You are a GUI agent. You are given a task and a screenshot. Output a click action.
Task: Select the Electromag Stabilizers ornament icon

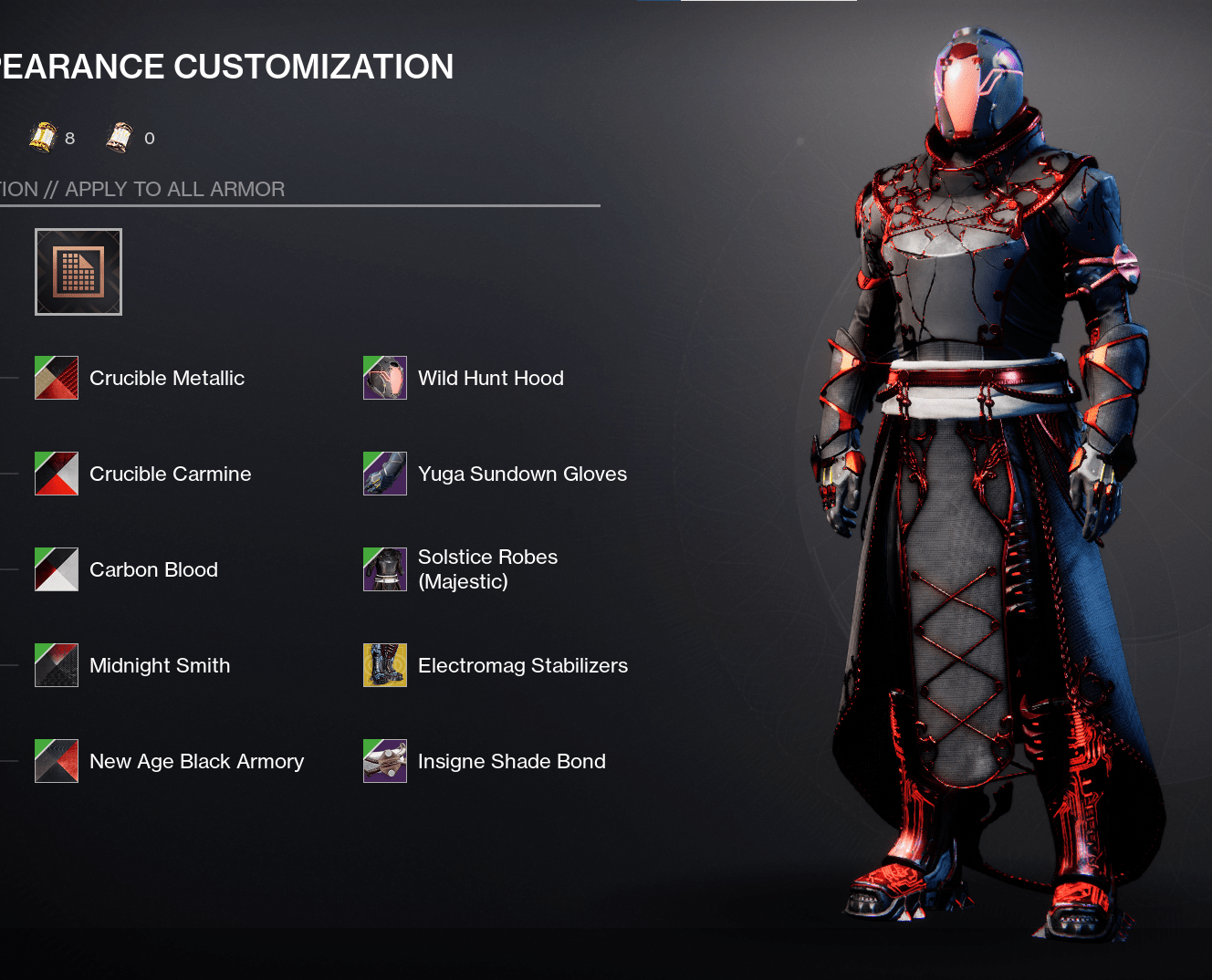coord(384,665)
